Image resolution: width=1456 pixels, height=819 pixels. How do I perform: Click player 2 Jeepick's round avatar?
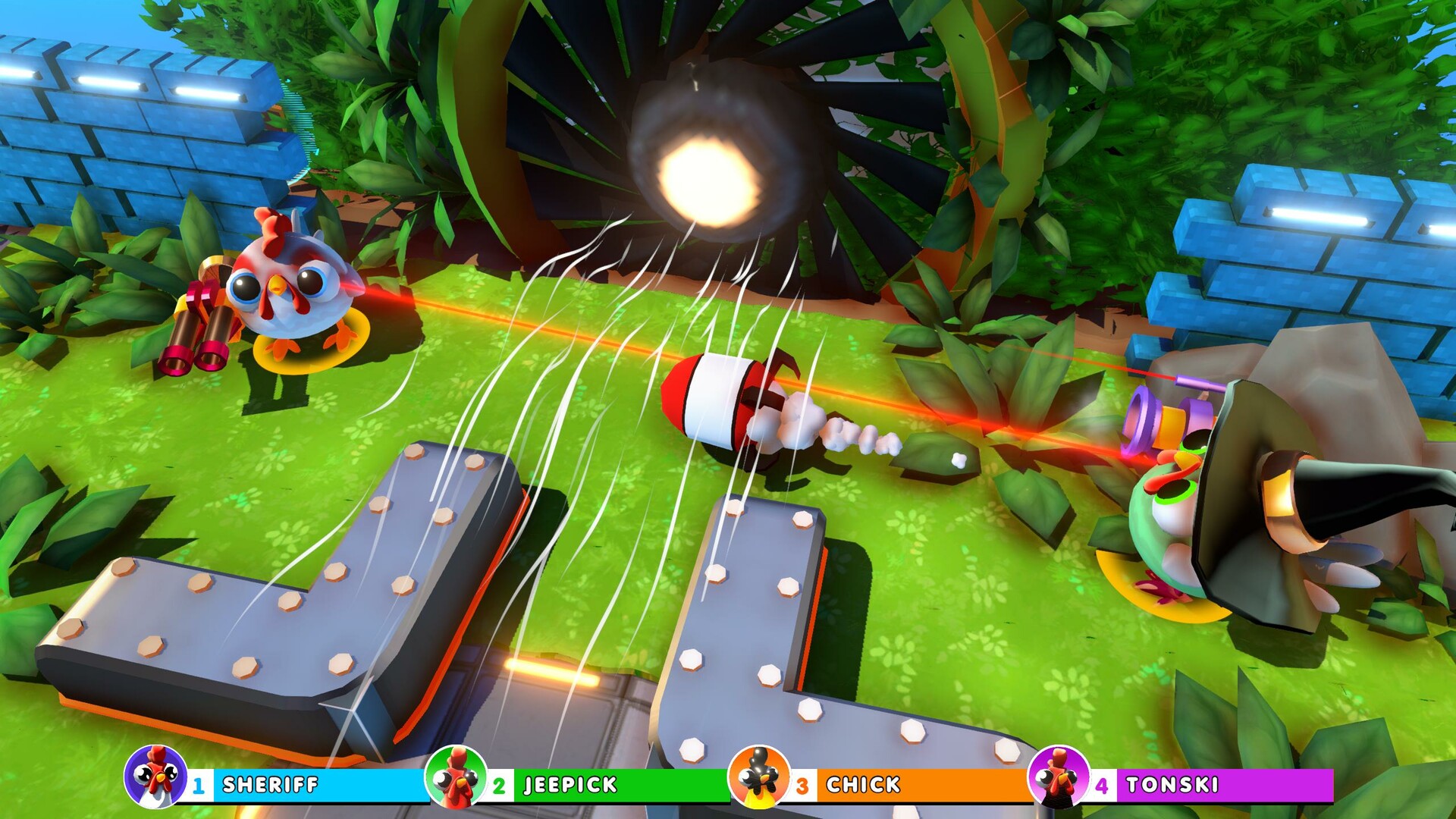457,777
